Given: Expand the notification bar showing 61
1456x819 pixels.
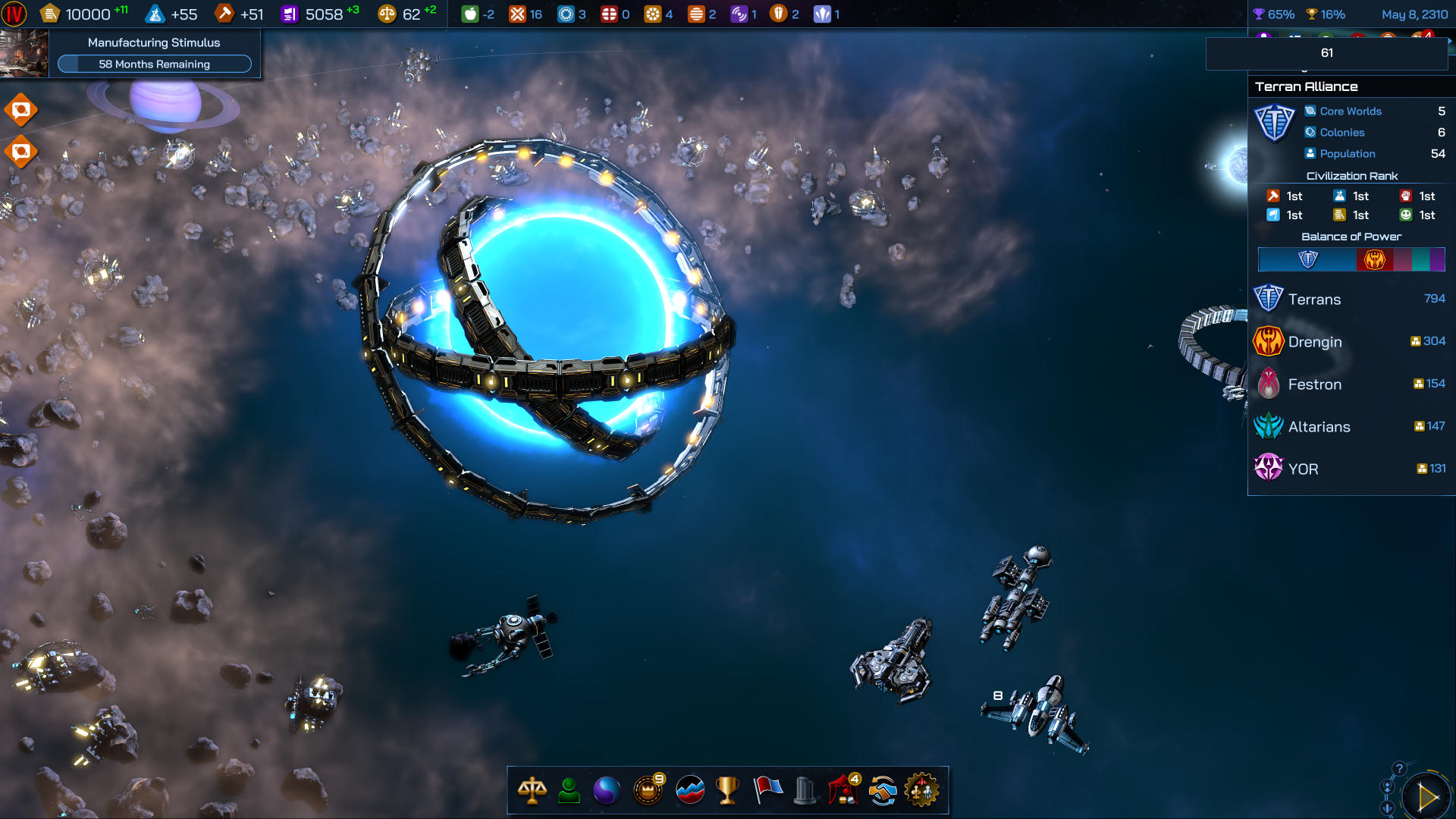Looking at the screenshot, I should (1326, 53).
